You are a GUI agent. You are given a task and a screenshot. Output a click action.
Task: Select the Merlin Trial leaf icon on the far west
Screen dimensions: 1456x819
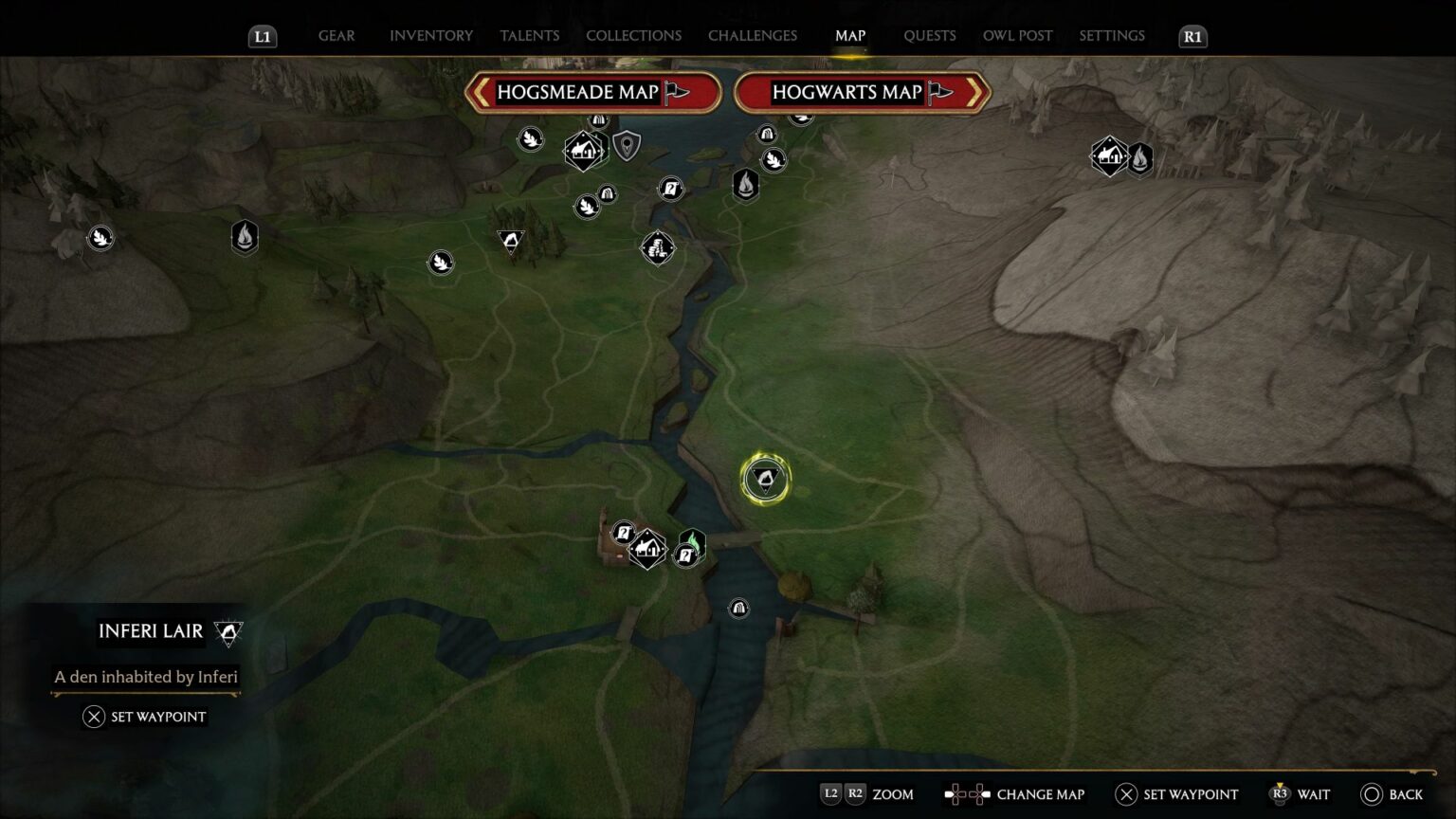tap(99, 237)
